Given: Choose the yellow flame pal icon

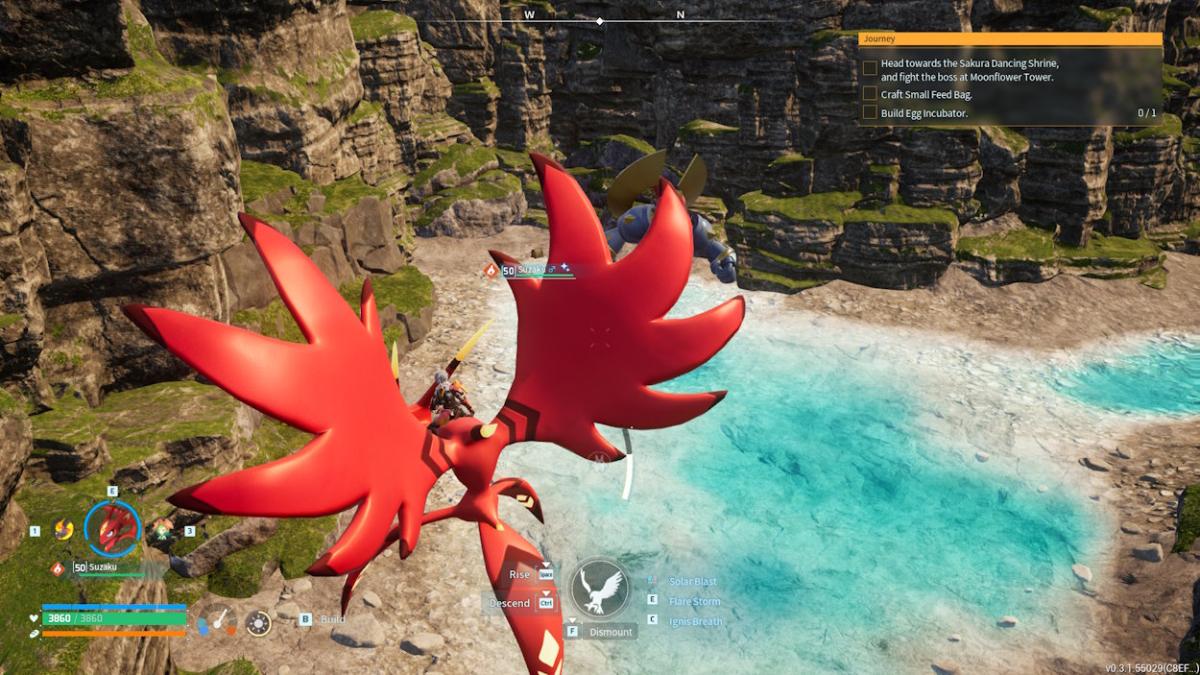Looking at the screenshot, I should point(64,530).
